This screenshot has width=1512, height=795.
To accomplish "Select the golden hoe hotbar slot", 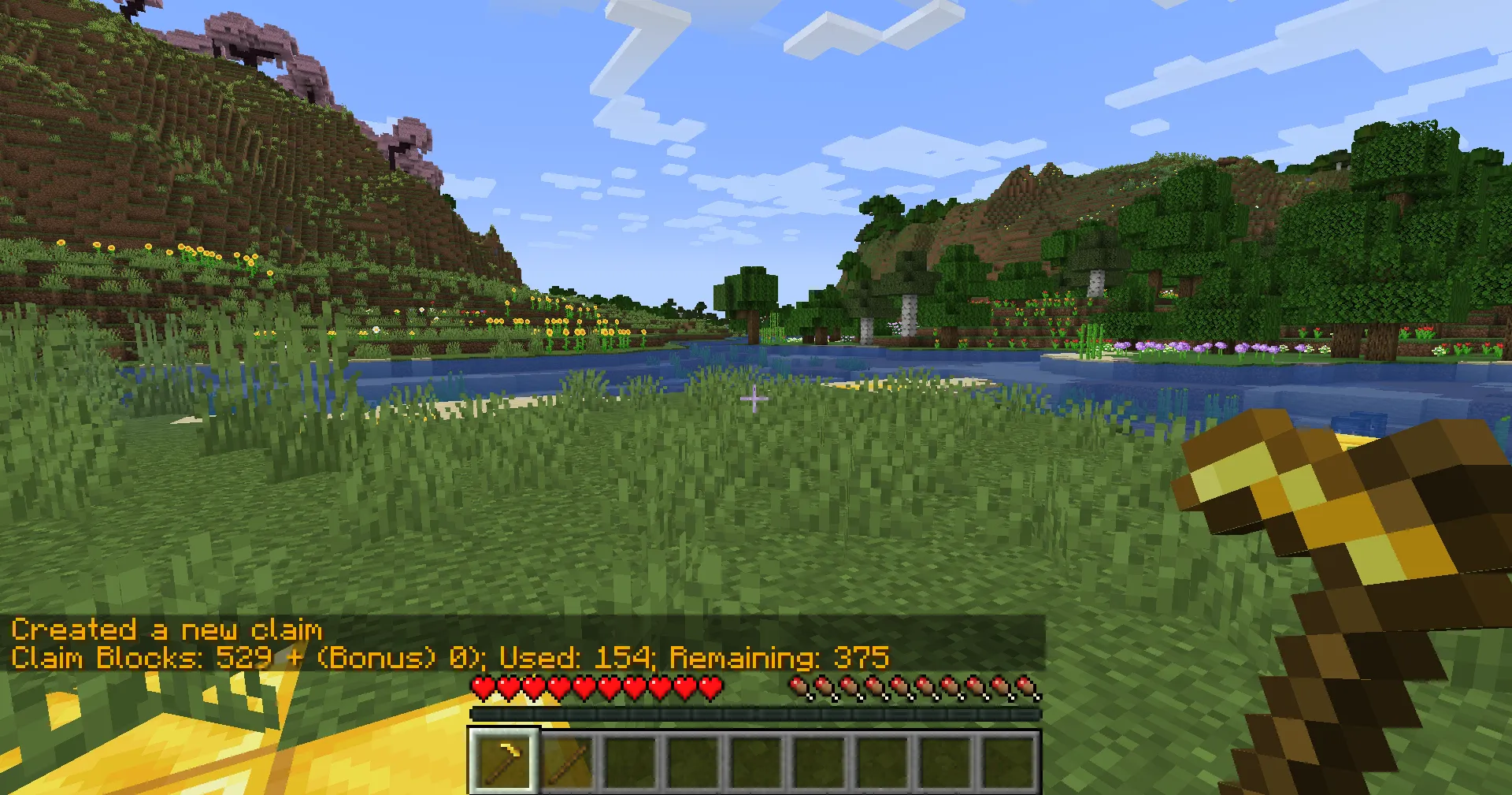I will [x=504, y=761].
